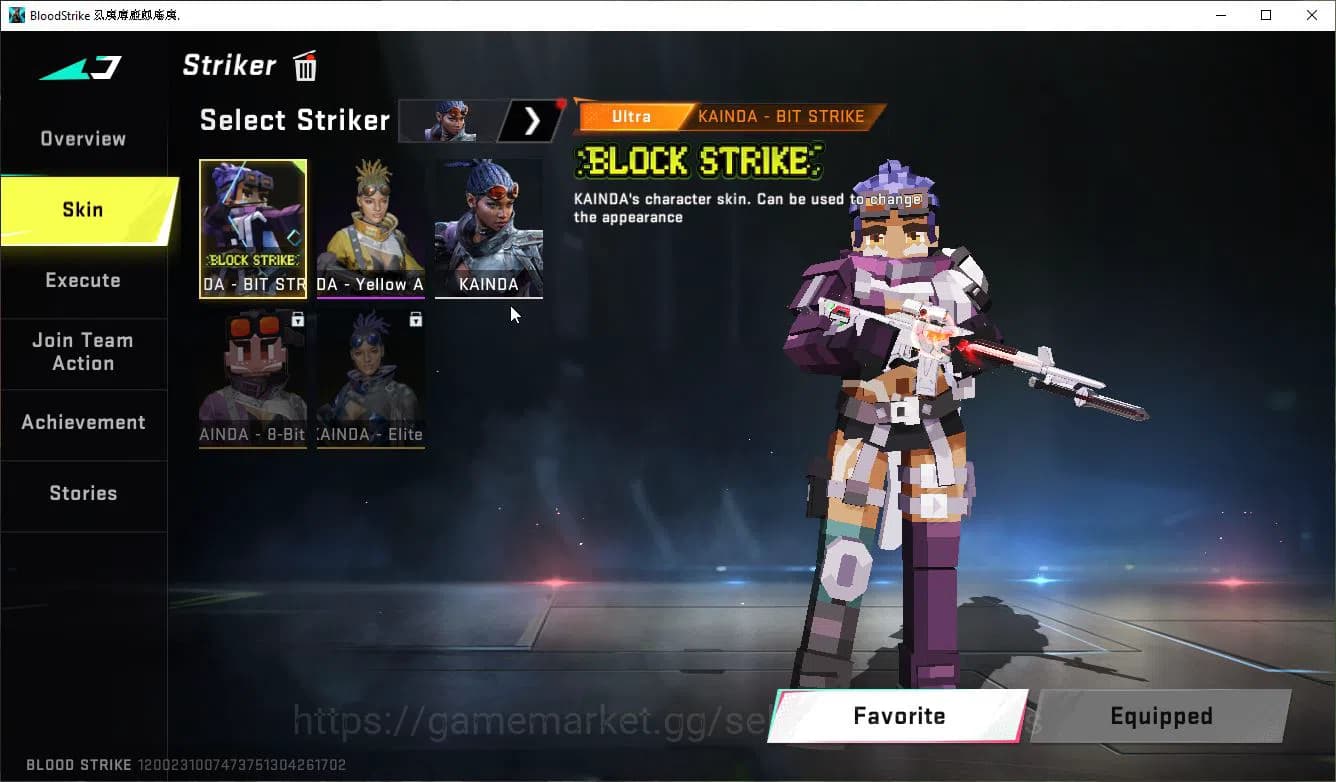Image resolution: width=1336 pixels, height=782 pixels.
Task: Open the Execute section
Action: pos(82,281)
